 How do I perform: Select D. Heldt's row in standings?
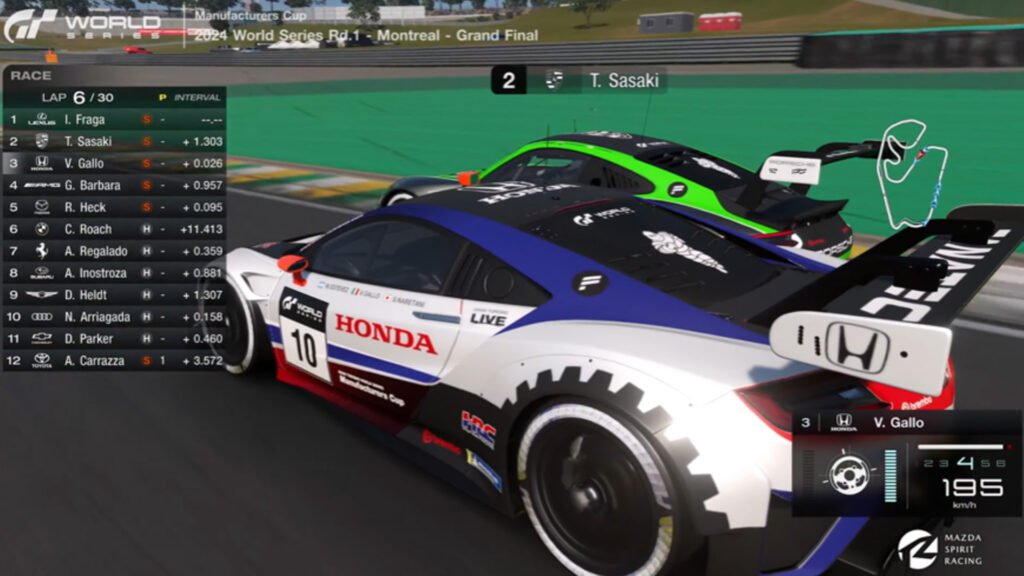click(114, 295)
